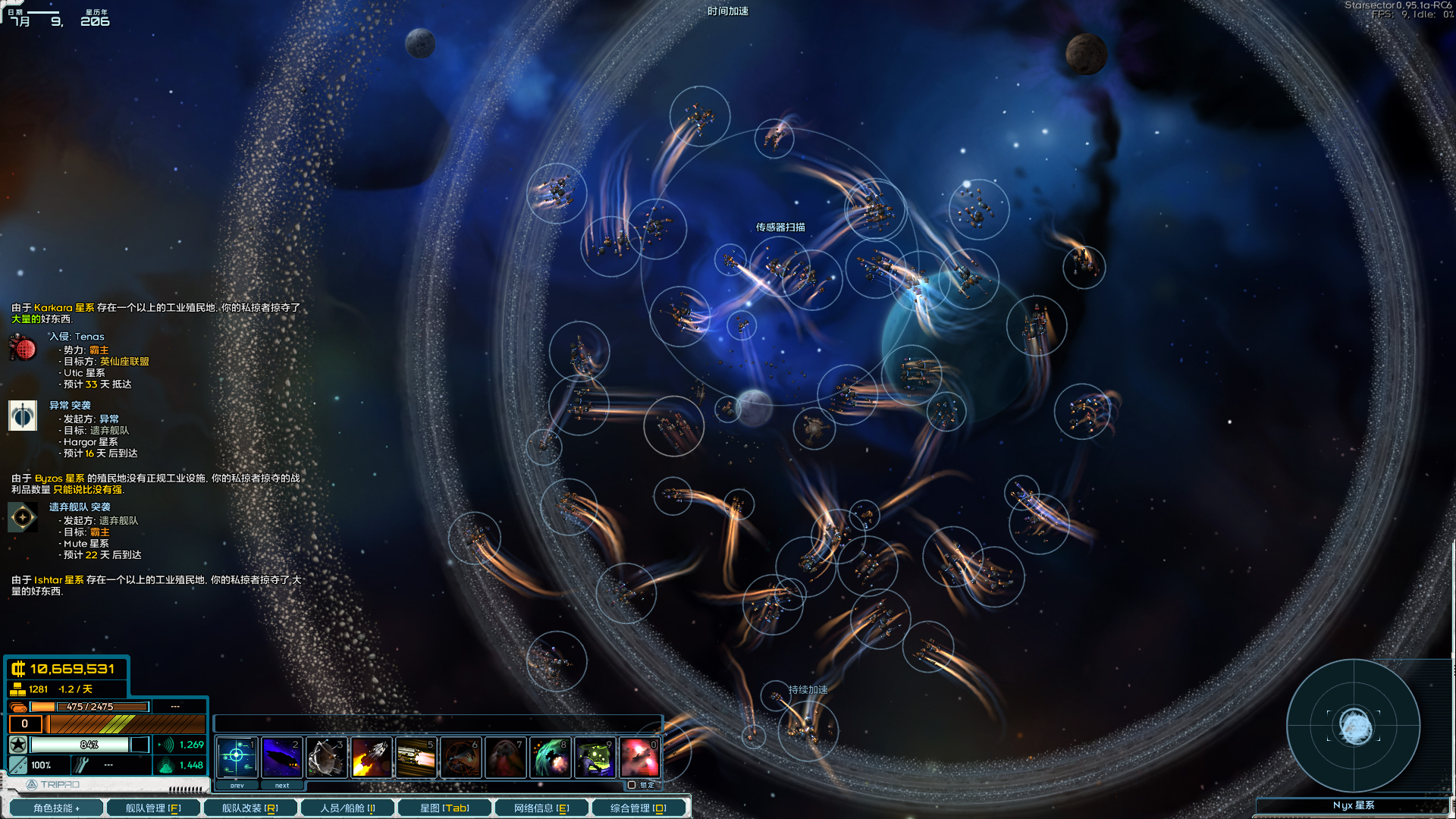1456x819 pixels.
Task: Open the 网络信息 [E] screen
Action: [541, 808]
